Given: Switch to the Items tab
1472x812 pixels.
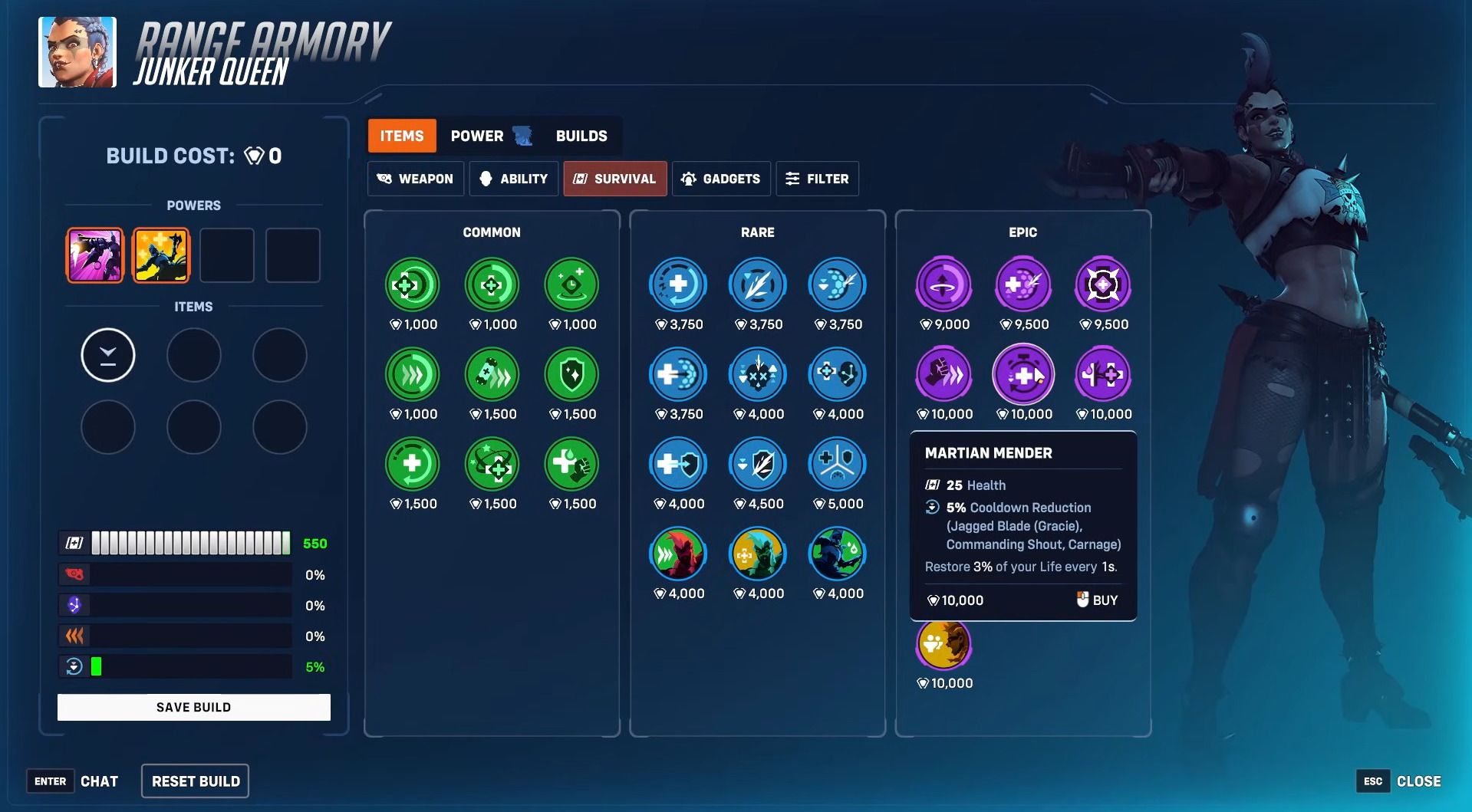Looking at the screenshot, I should point(402,136).
